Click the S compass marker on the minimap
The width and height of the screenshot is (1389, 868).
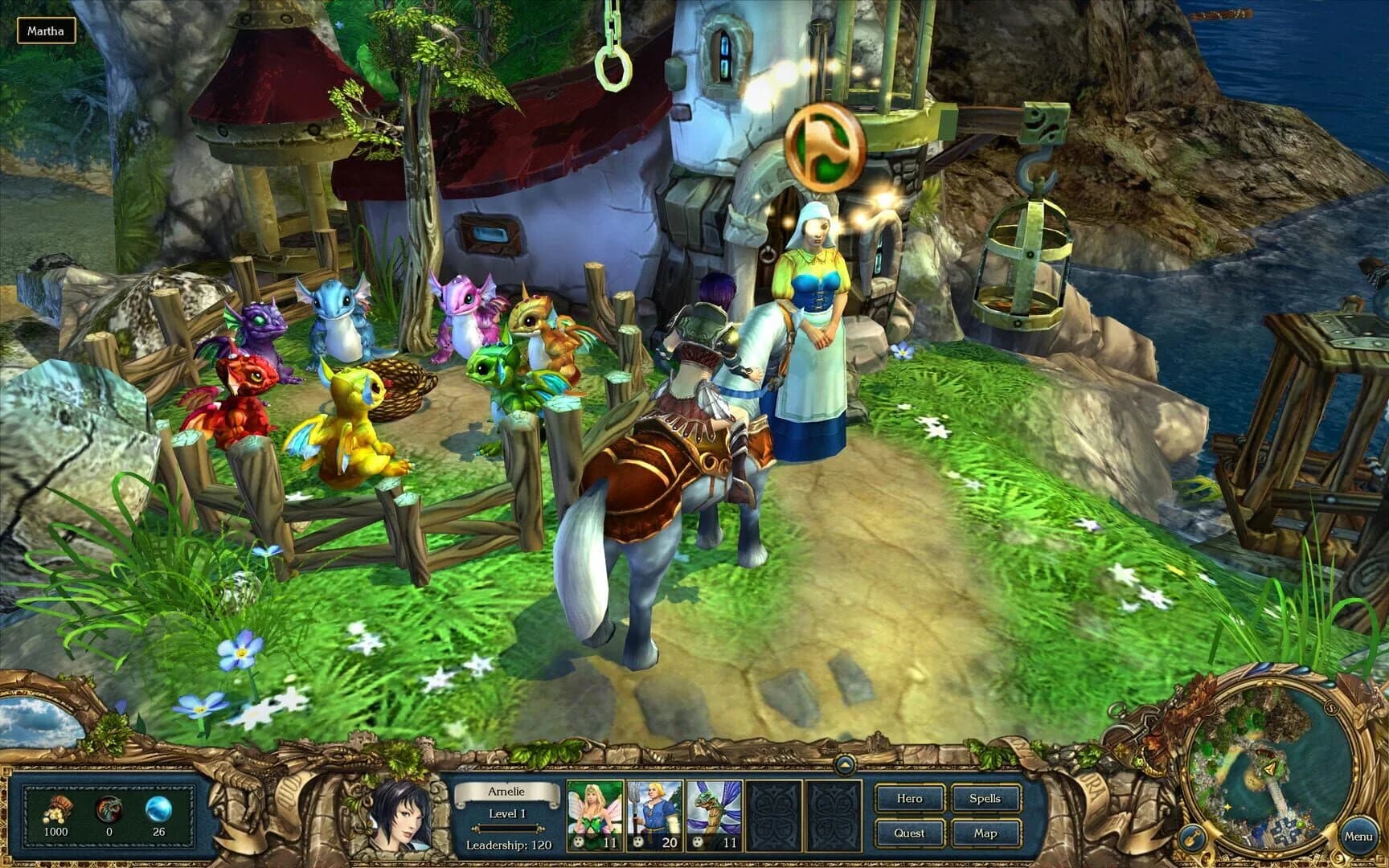[x=1332, y=707]
